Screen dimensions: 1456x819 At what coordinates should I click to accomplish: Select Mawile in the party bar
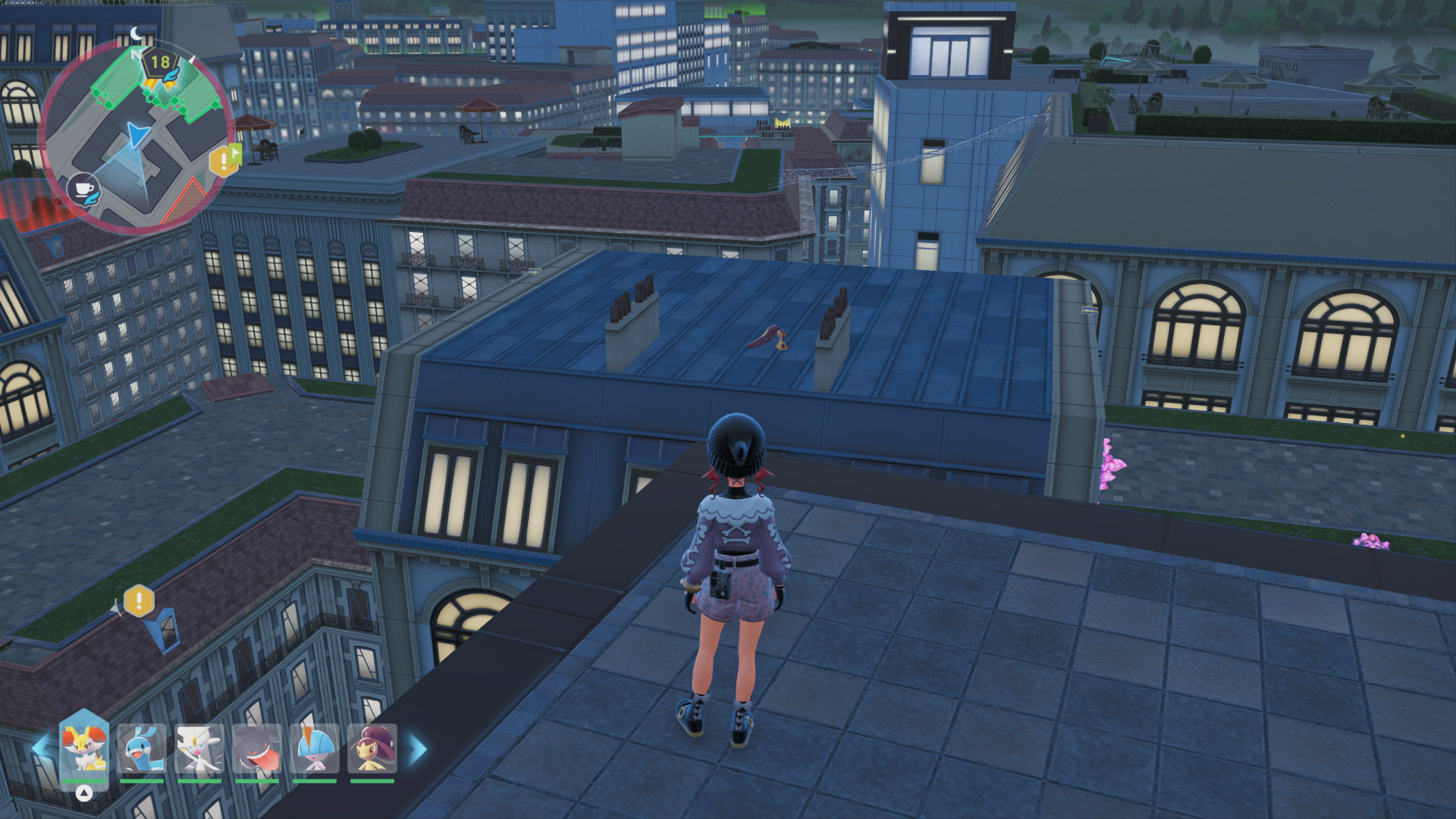coord(372,748)
